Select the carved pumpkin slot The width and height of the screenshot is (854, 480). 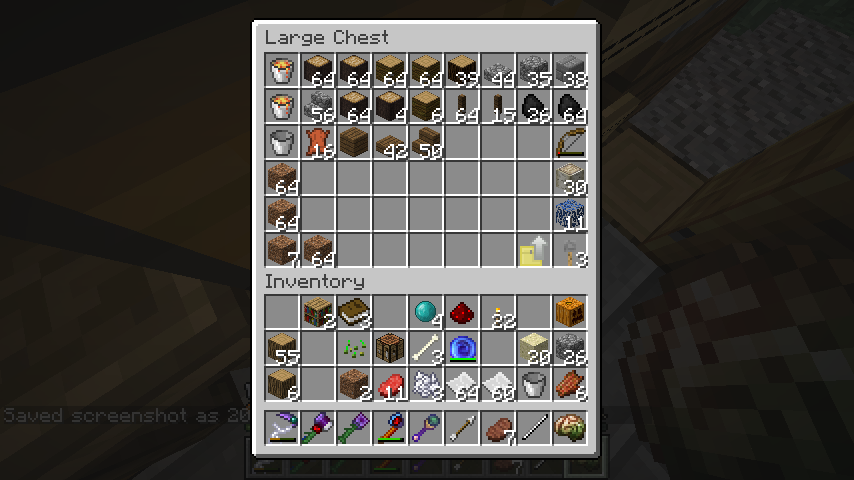pyautogui.click(x=569, y=312)
